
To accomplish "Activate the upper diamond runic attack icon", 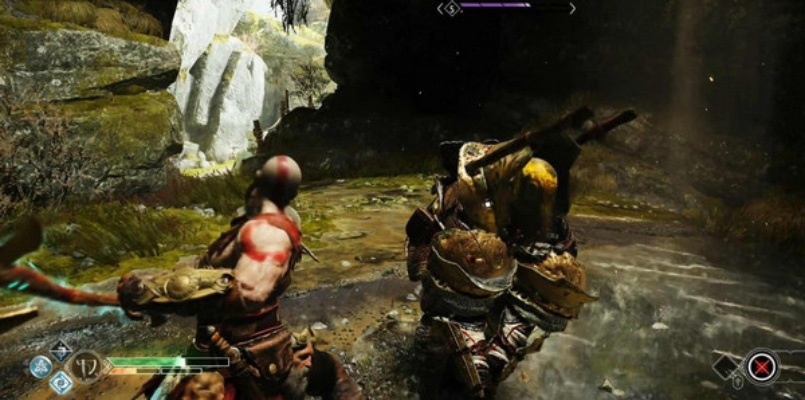I will pyautogui.click(x=61, y=351).
